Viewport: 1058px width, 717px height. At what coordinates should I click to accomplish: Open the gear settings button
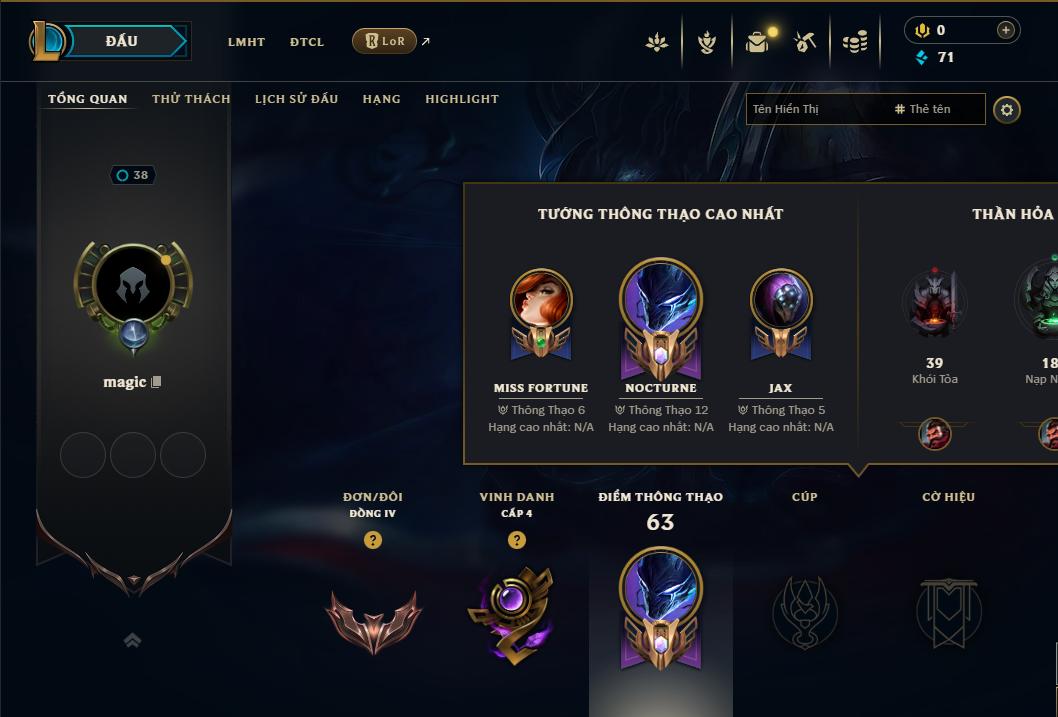click(x=1007, y=109)
